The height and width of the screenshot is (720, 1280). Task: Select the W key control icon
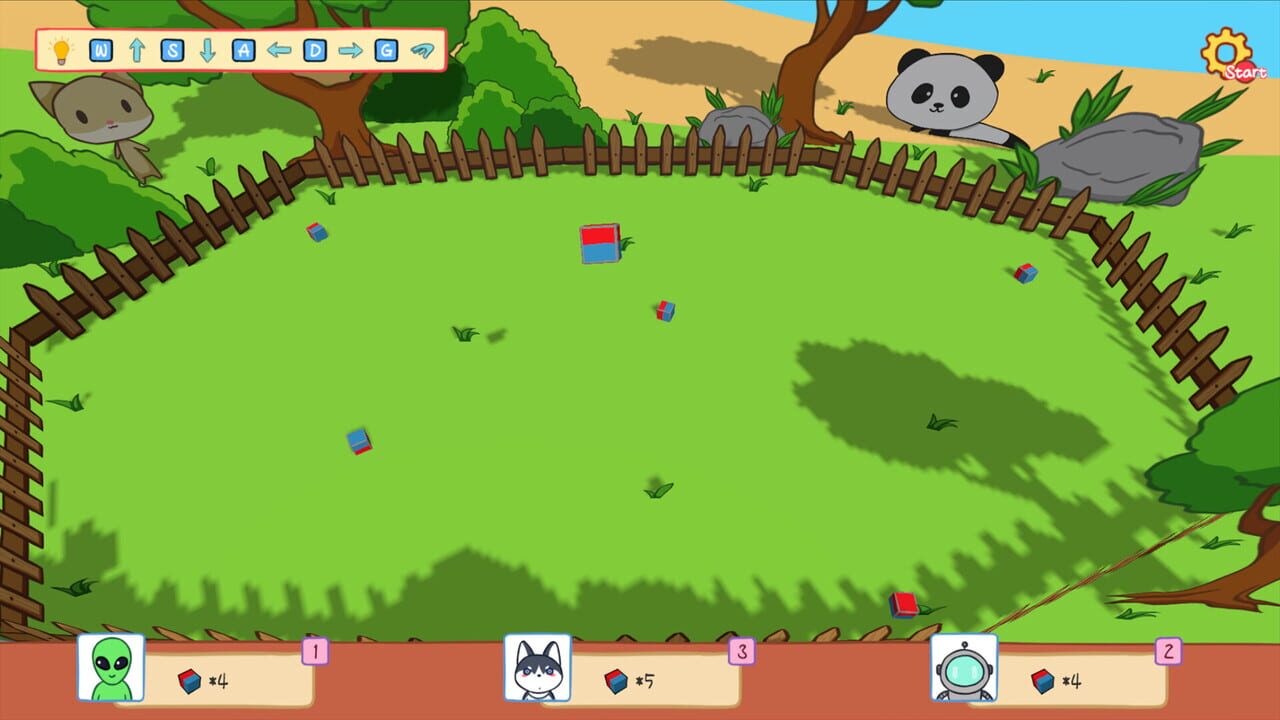[x=100, y=47]
